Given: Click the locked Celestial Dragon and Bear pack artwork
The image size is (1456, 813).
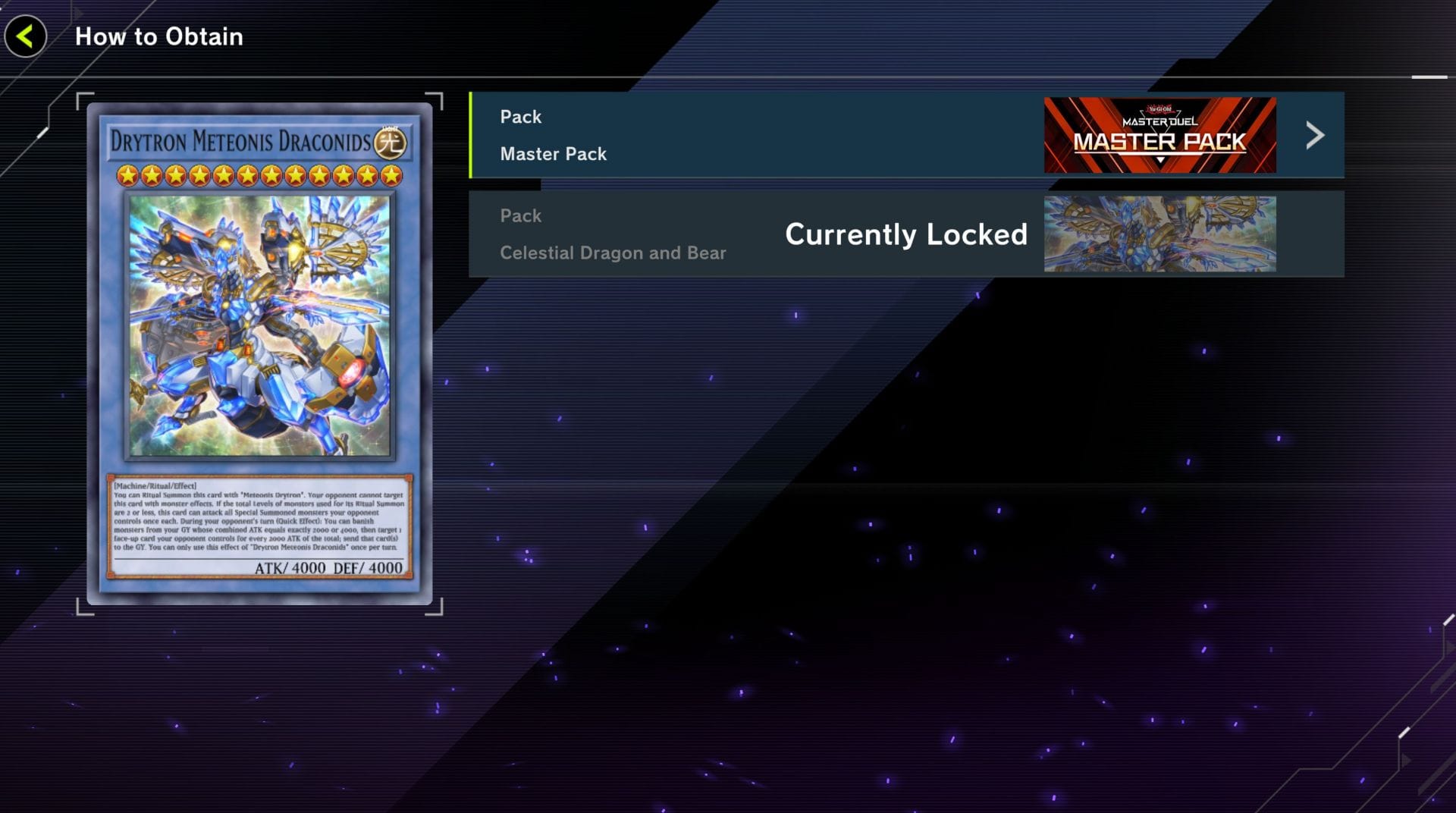Looking at the screenshot, I should (1159, 234).
